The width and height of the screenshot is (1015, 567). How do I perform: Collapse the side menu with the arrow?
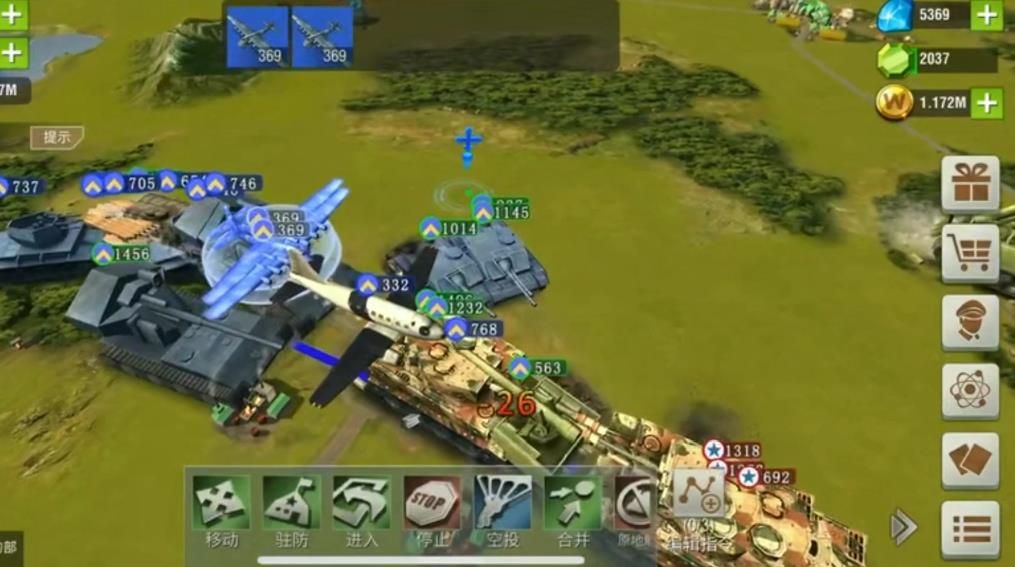[903, 527]
